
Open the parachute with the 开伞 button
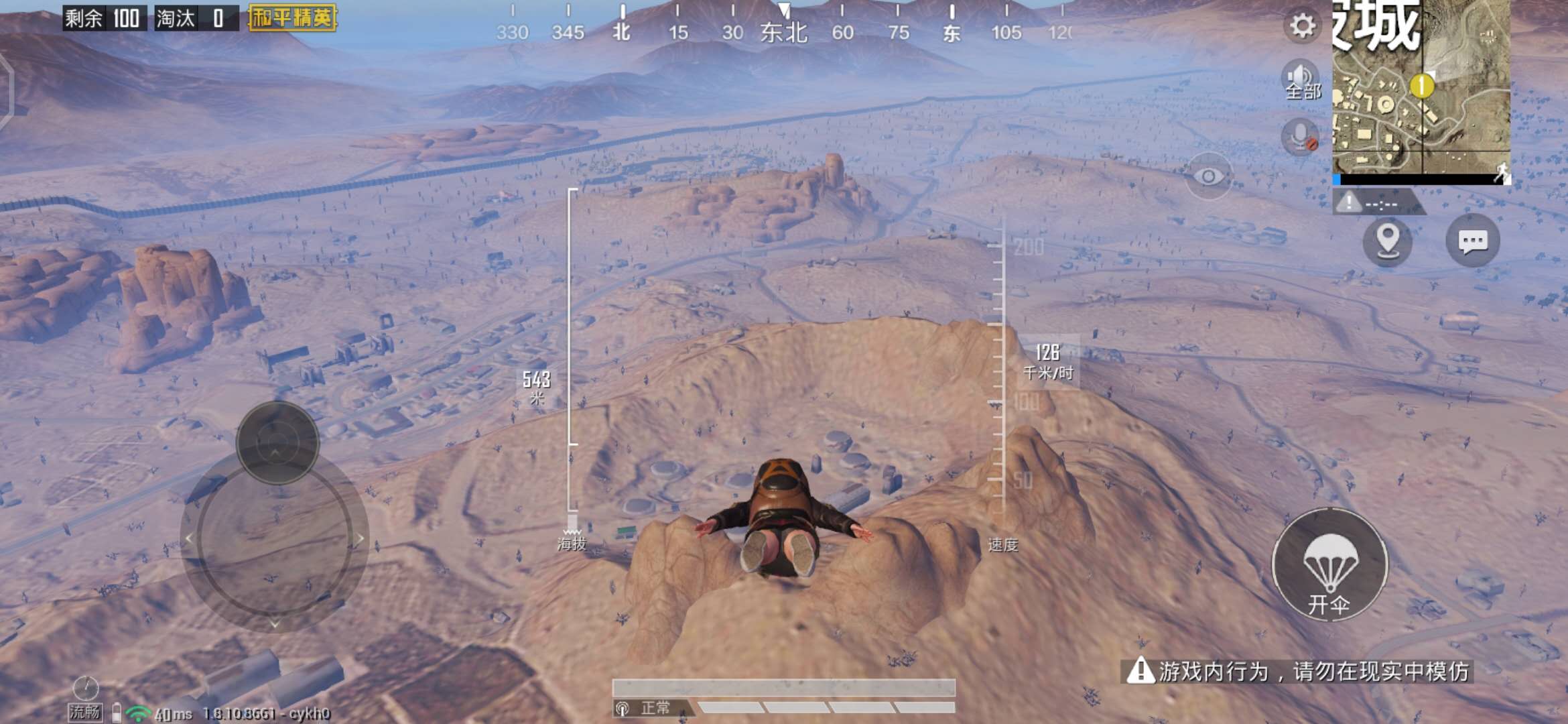1329,565
